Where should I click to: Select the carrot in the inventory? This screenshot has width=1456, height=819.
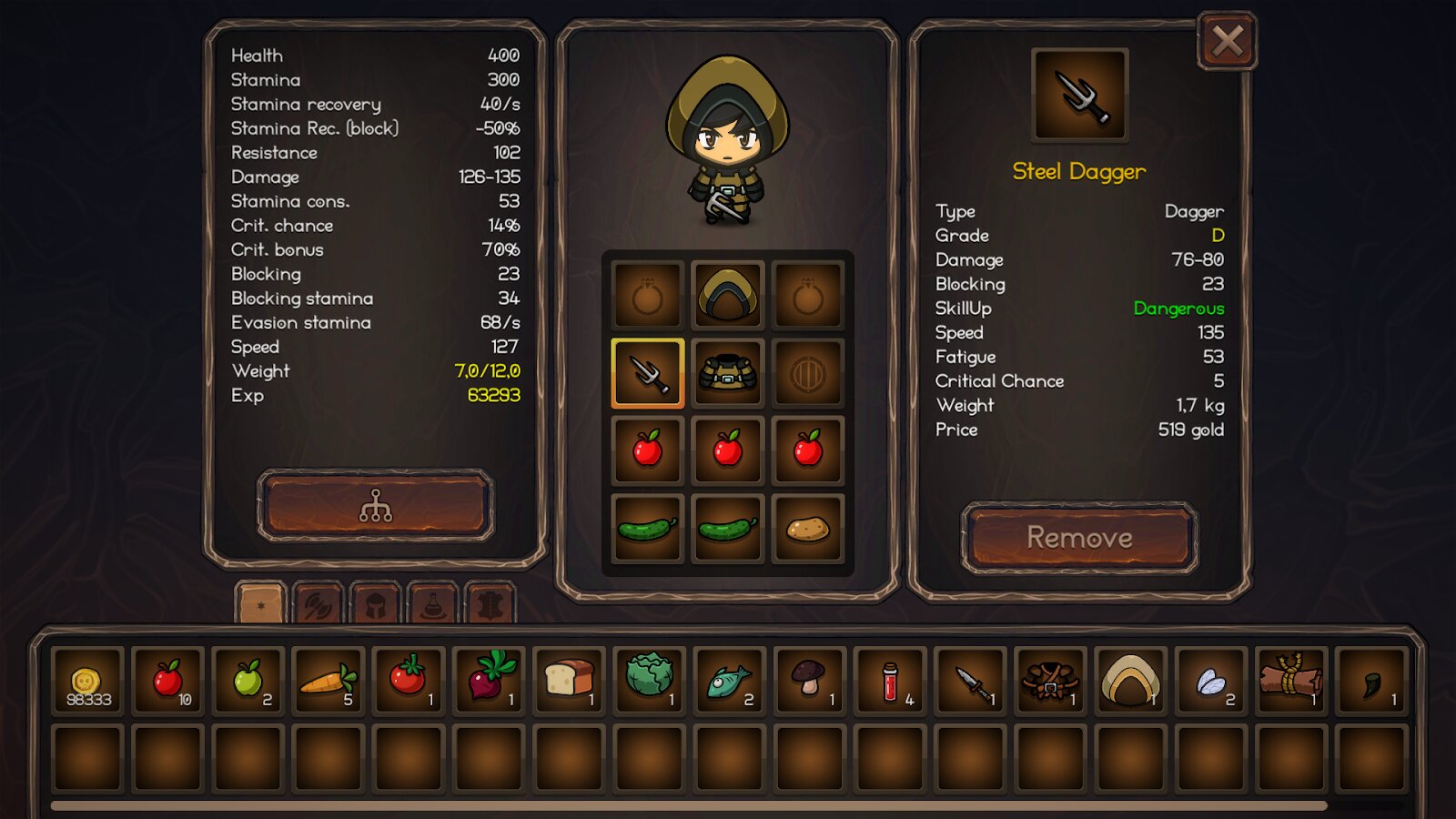tap(328, 681)
